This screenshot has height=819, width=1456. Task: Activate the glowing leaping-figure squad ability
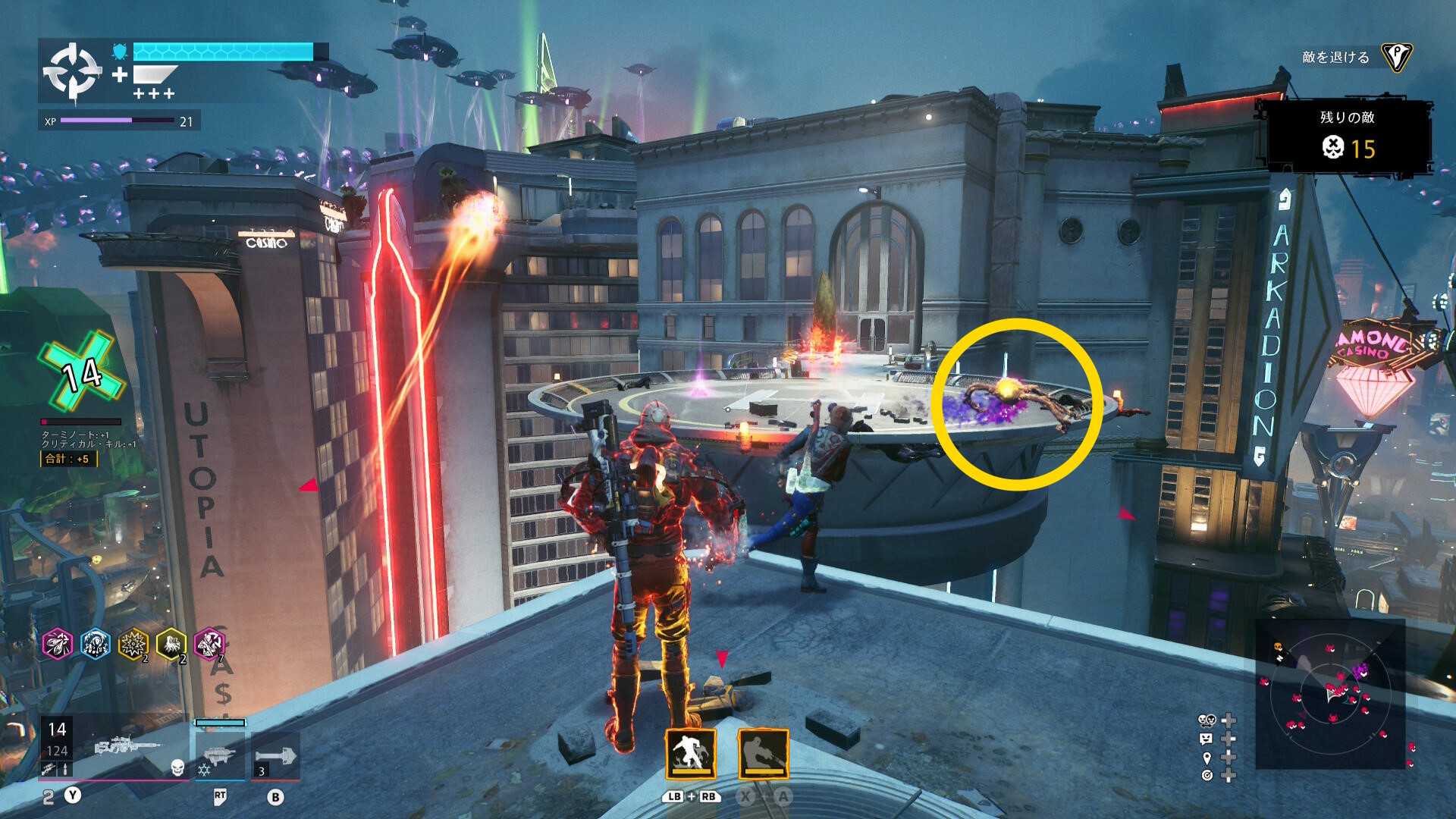tap(690, 754)
